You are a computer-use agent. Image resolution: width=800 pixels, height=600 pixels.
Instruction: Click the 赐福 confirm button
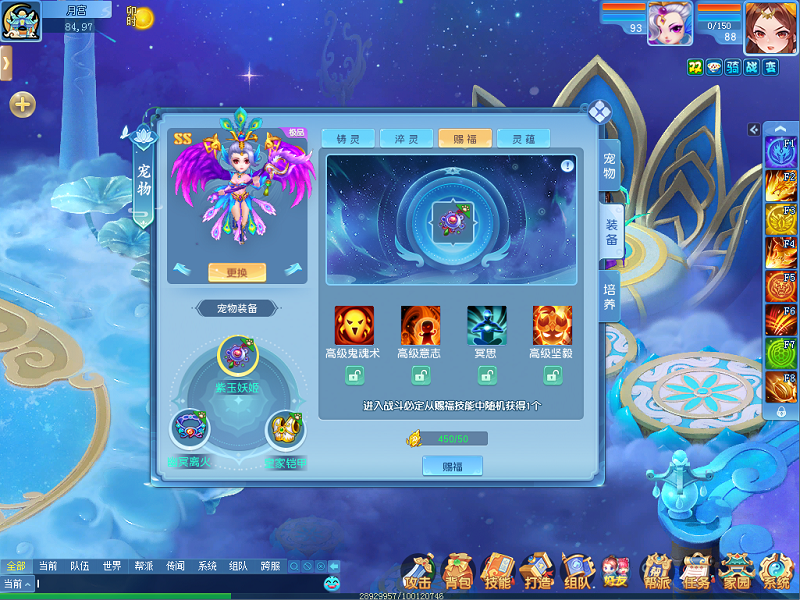coord(452,465)
